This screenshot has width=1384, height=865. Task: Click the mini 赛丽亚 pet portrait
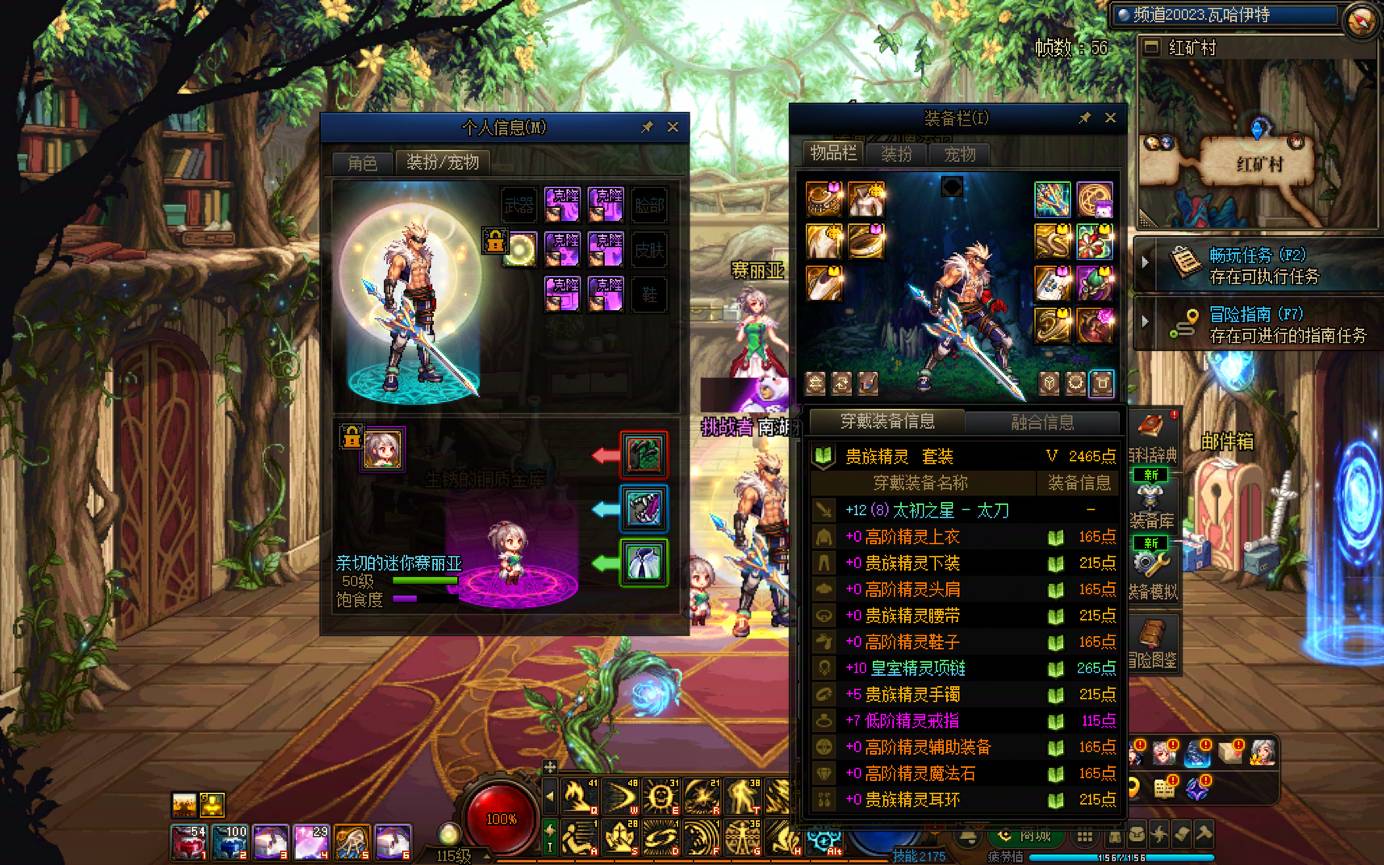383,448
